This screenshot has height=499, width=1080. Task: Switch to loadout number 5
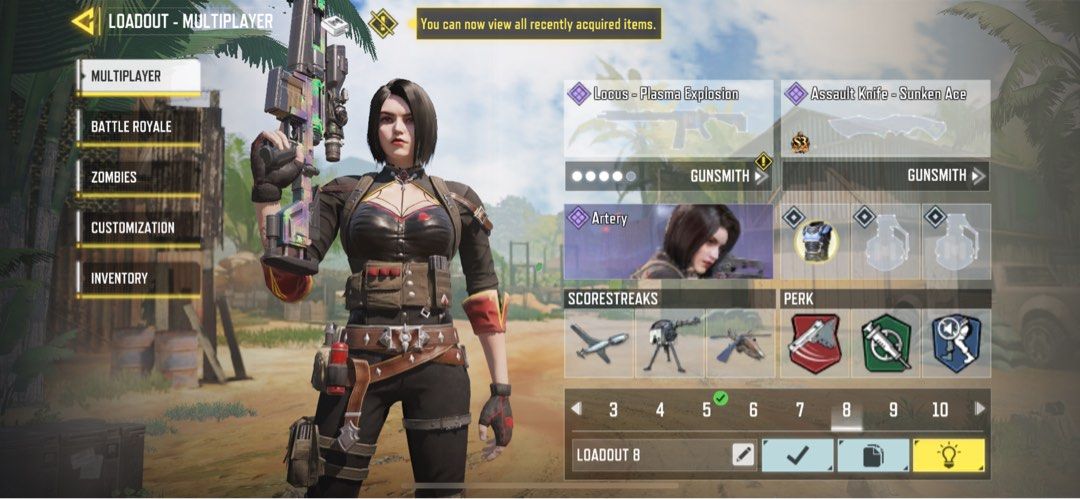[x=706, y=410]
